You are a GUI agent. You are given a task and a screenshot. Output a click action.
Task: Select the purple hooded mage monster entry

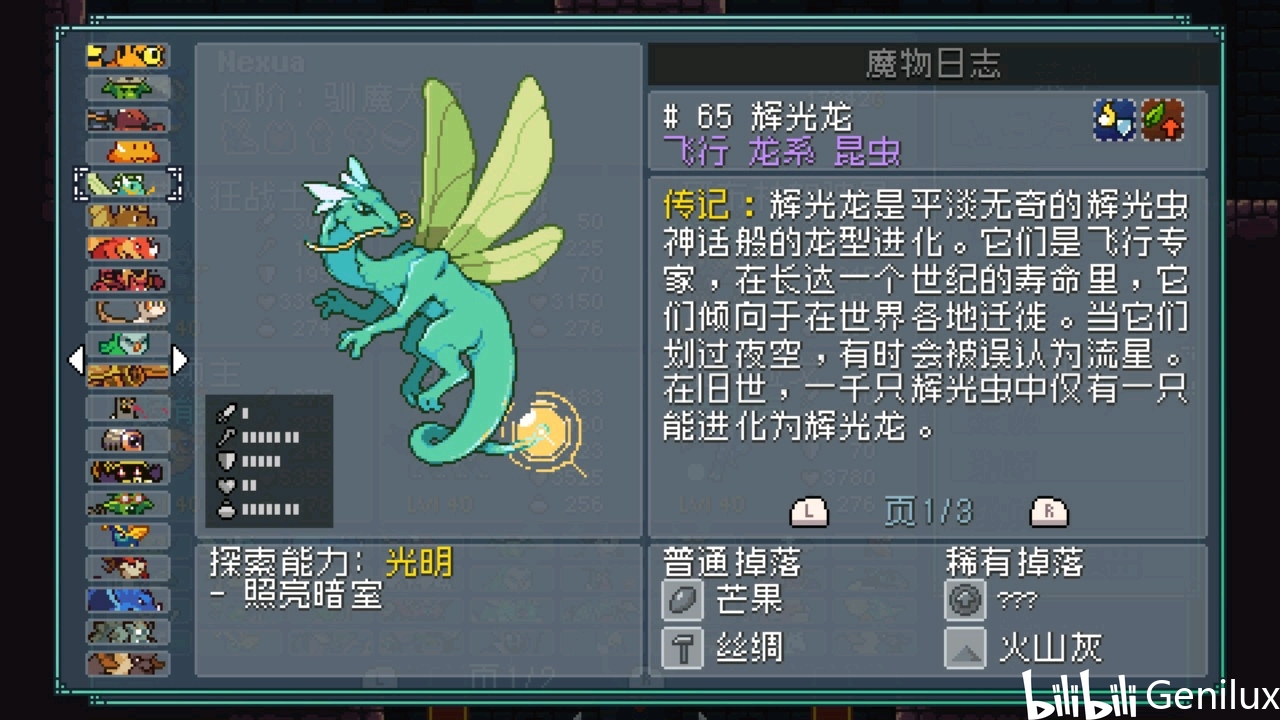tap(127, 472)
